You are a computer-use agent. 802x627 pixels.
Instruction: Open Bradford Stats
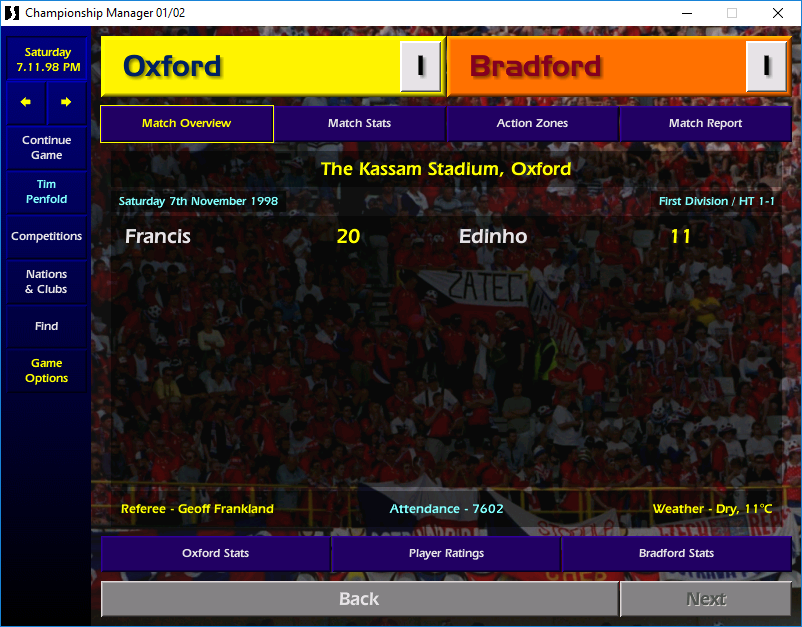point(676,553)
